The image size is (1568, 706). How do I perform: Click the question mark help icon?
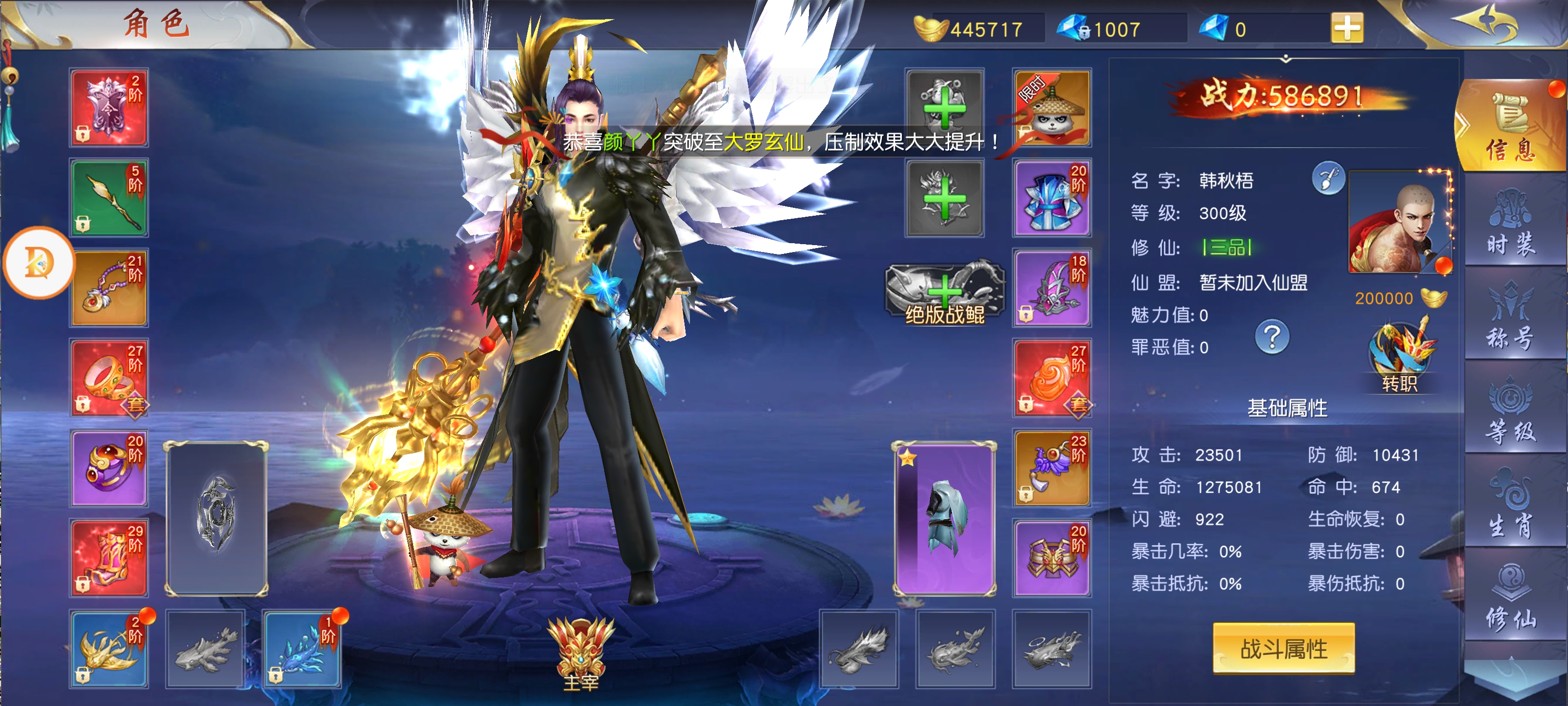[x=1272, y=336]
